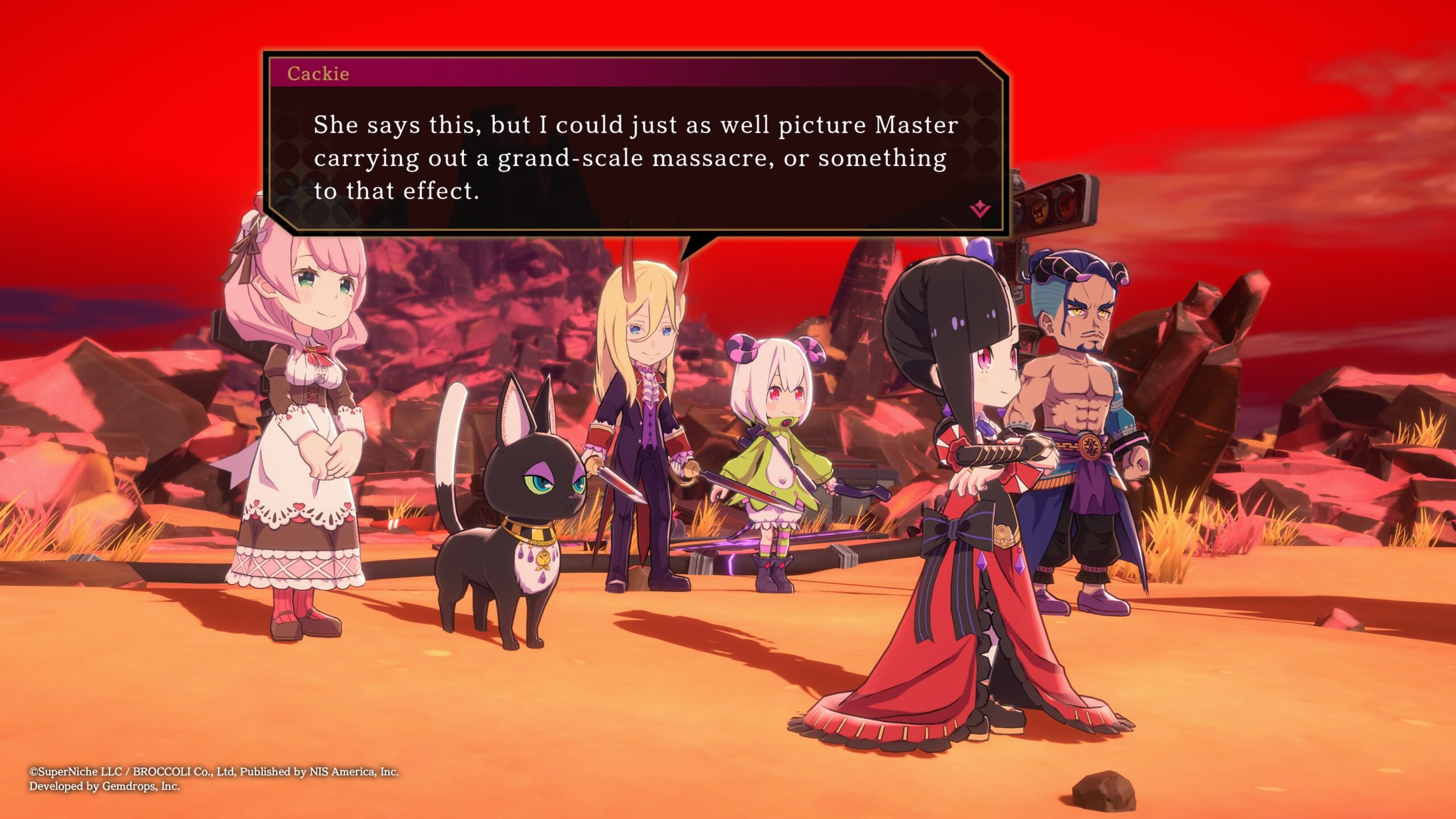
Task: Advance dialogue with the pink arrow indicator
Action: (x=980, y=210)
